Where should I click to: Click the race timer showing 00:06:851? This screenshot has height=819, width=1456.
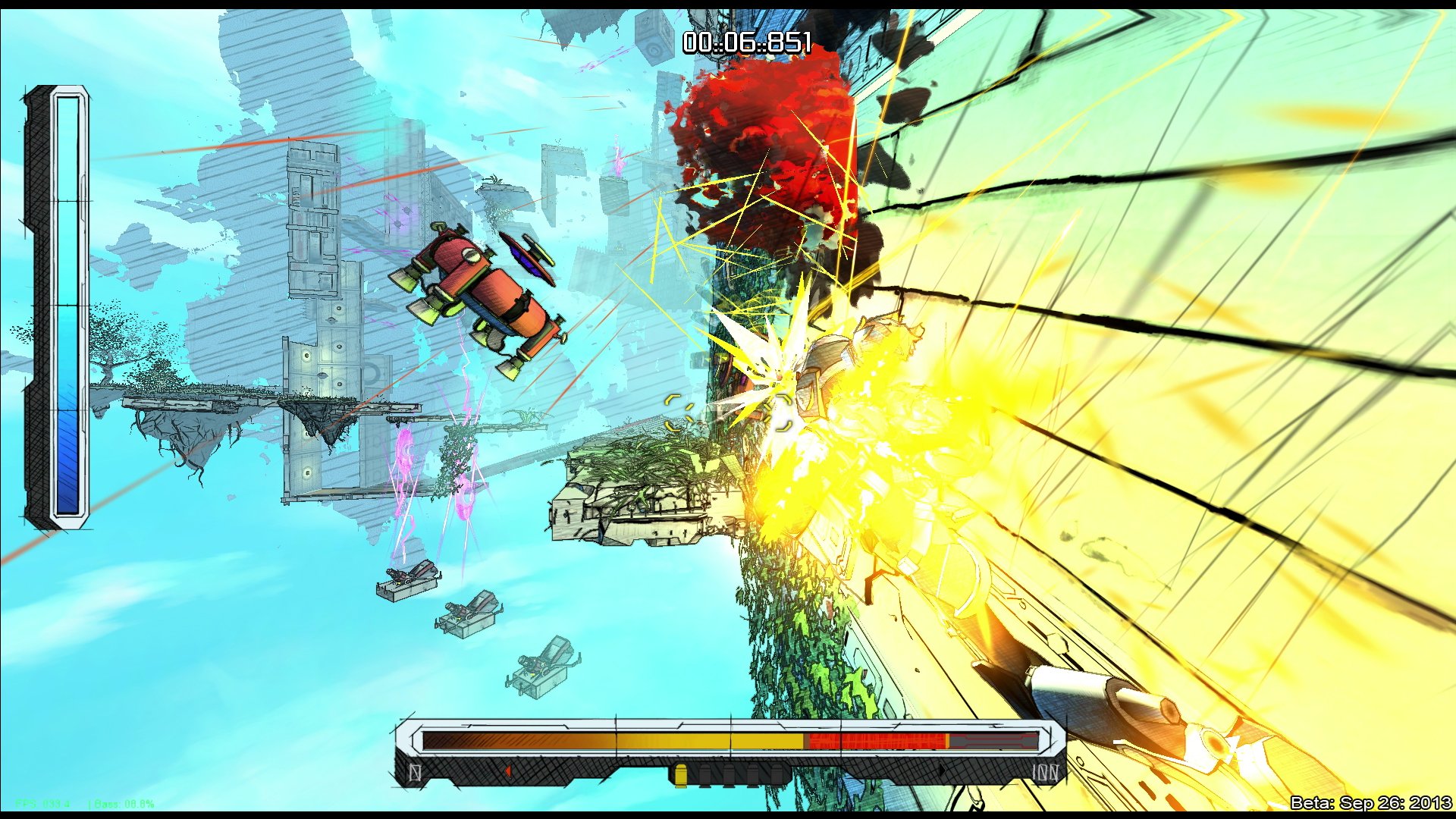pos(747,43)
